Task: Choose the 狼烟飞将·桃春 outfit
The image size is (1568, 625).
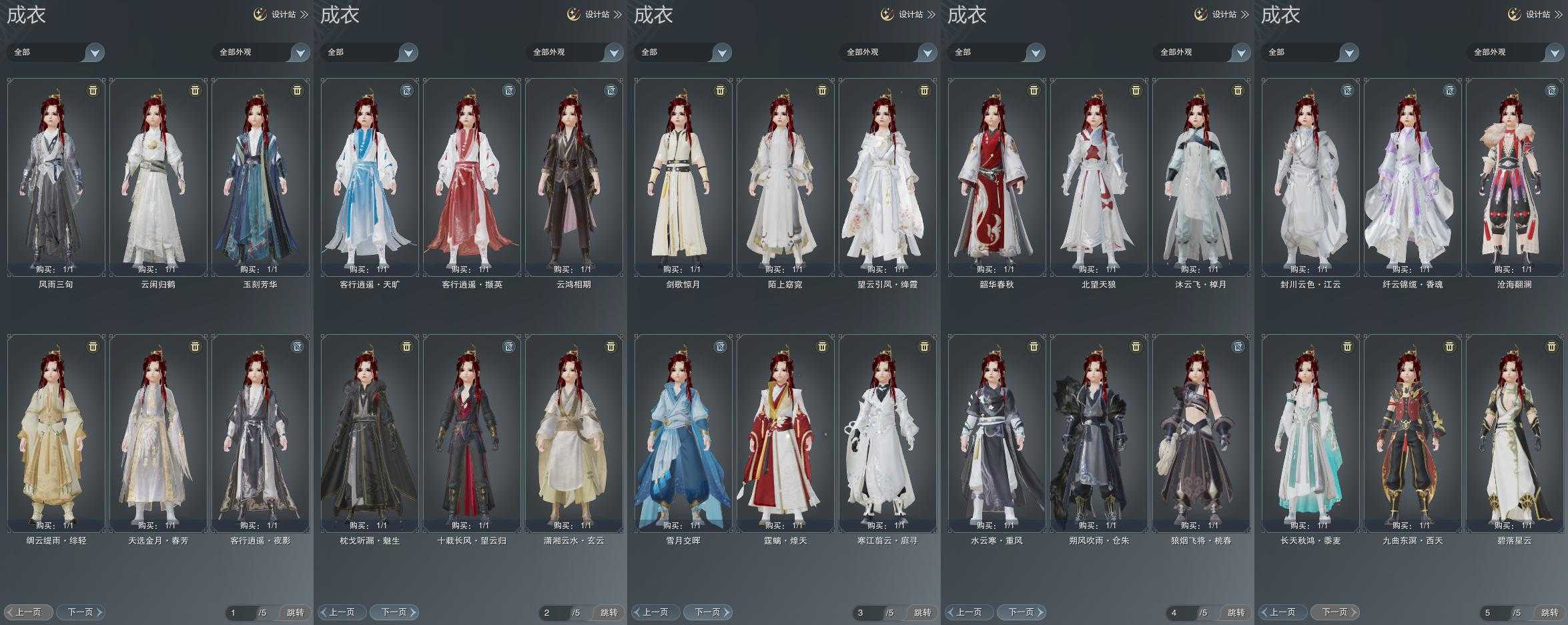Action: [x=1201, y=433]
